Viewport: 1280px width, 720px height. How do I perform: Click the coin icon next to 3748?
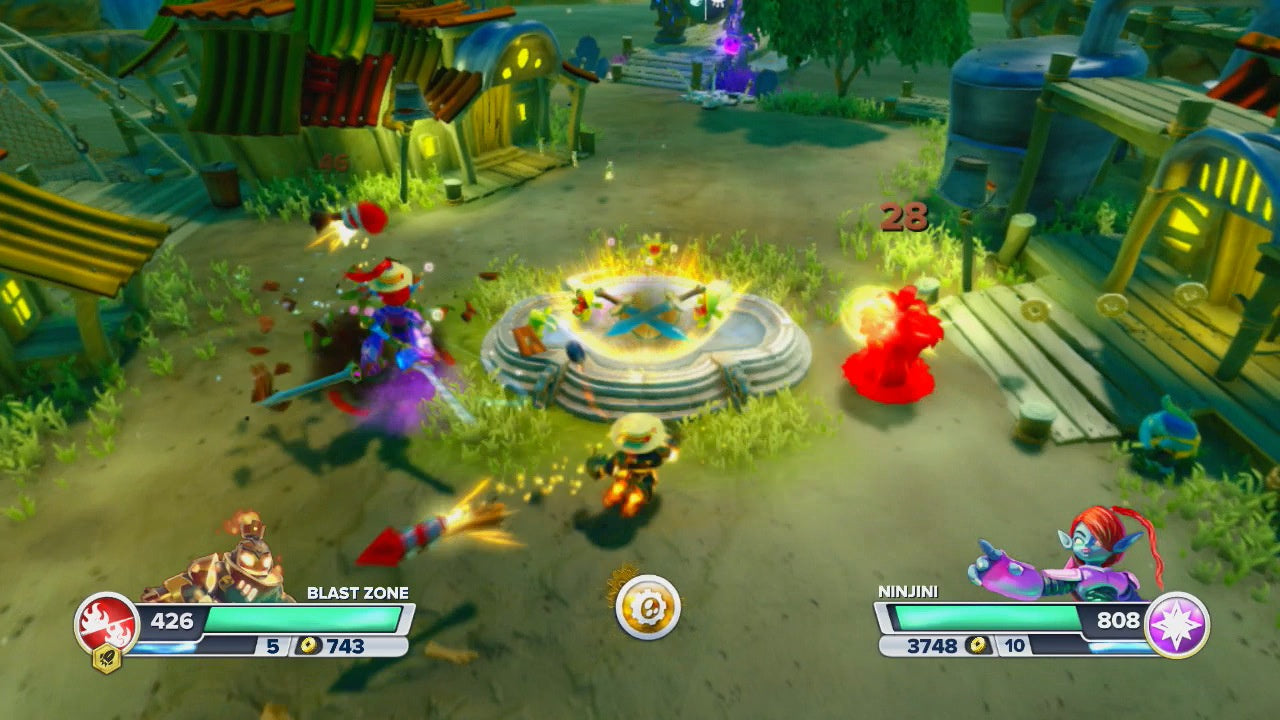coord(975,646)
